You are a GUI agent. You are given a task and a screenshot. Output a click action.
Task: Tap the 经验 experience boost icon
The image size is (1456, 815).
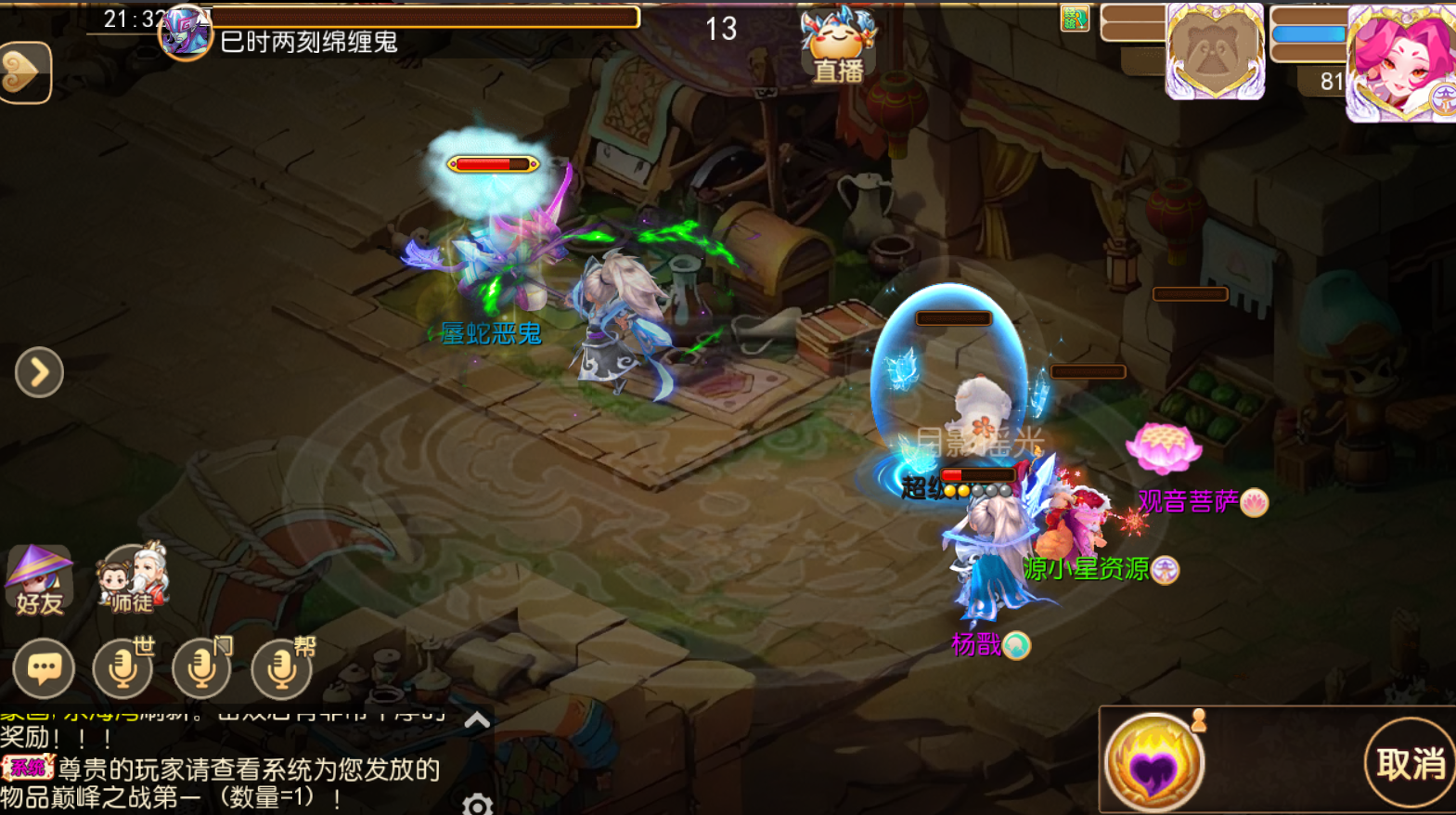[x=1074, y=19]
